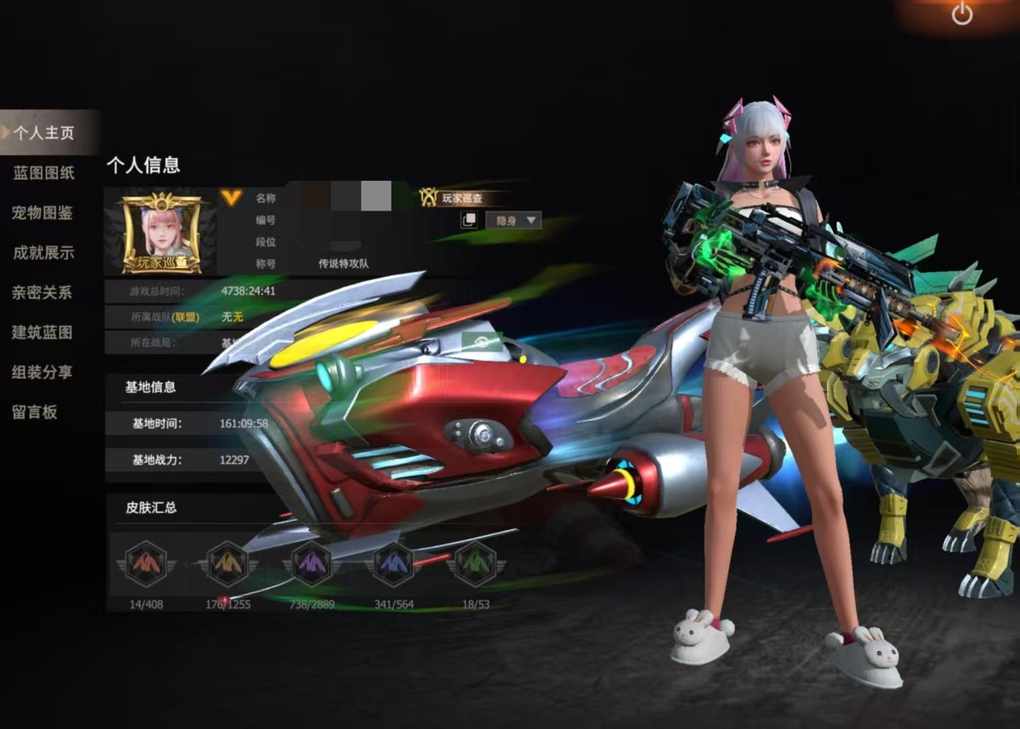Click the player avatar portrait frame
This screenshot has height=729, width=1020.
coord(161,233)
